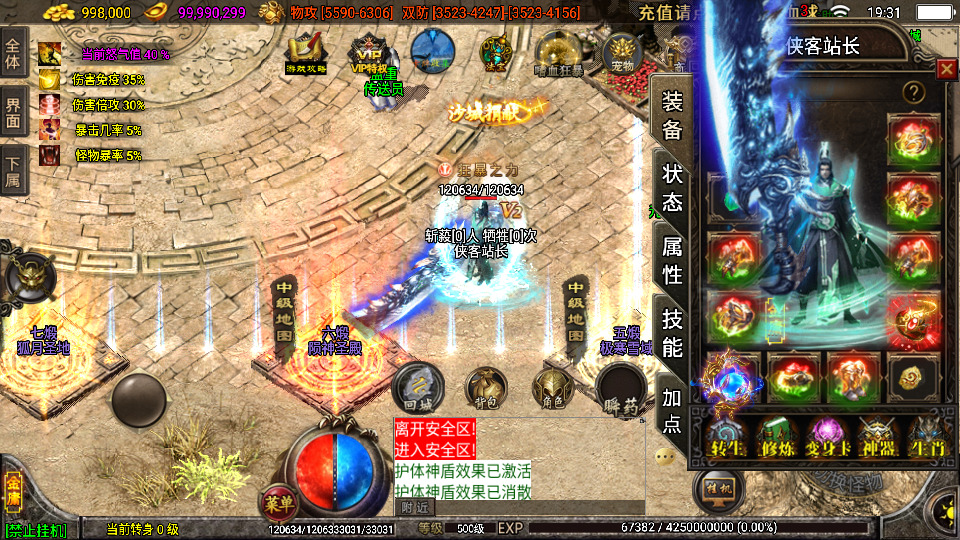Open the 转生 rebirth menu

click(x=725, y=438)
